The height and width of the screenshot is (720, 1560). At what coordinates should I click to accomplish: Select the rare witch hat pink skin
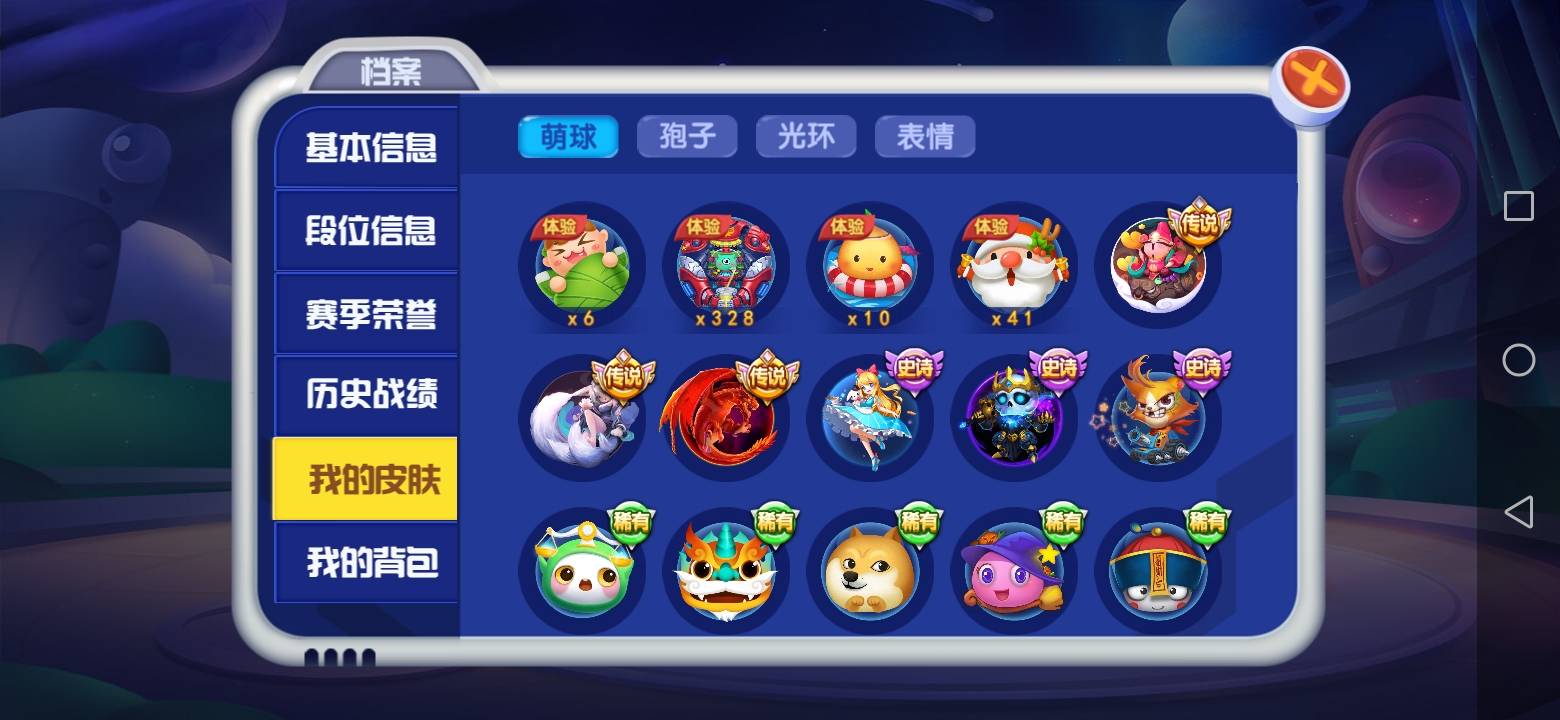(x=1013, y=567)
